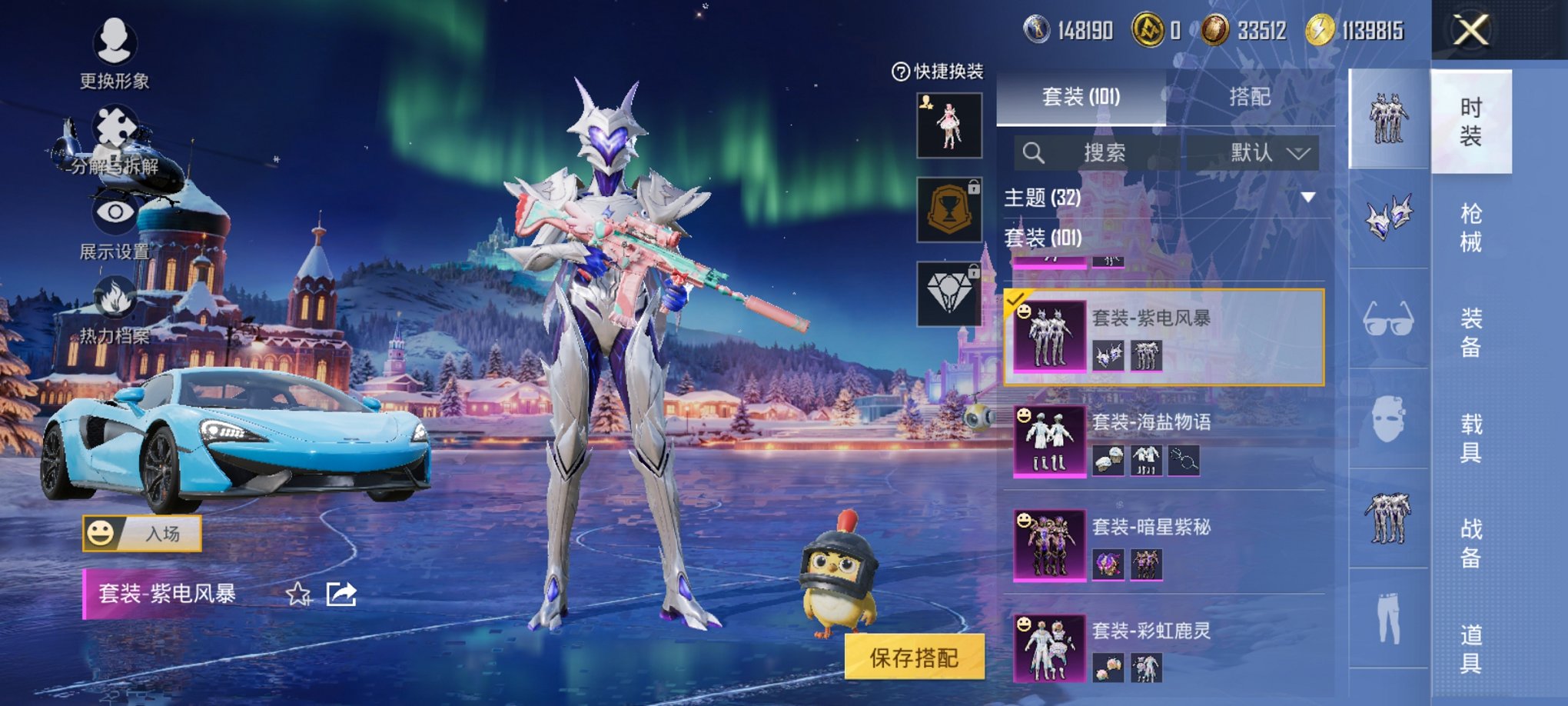
Task: Choose the 套装-暗星紫秘 outfit
Action: (x=1164, y=545)
